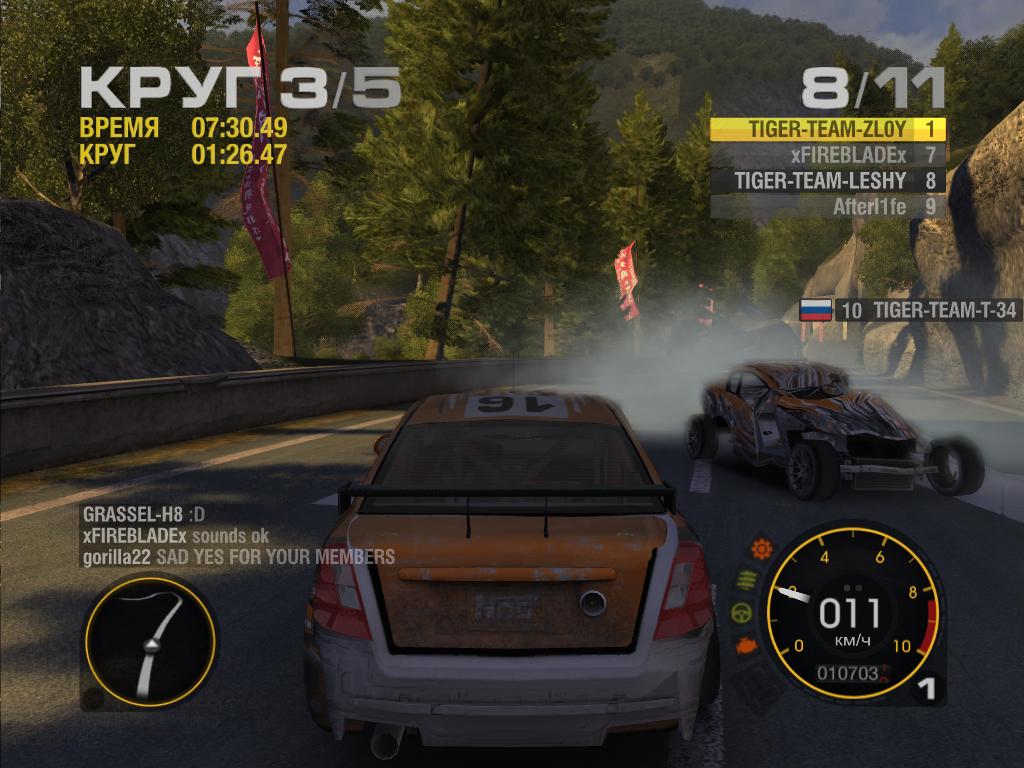Click the orange gear damage icon
The image size is (1024, 768).
click(762, 548)
